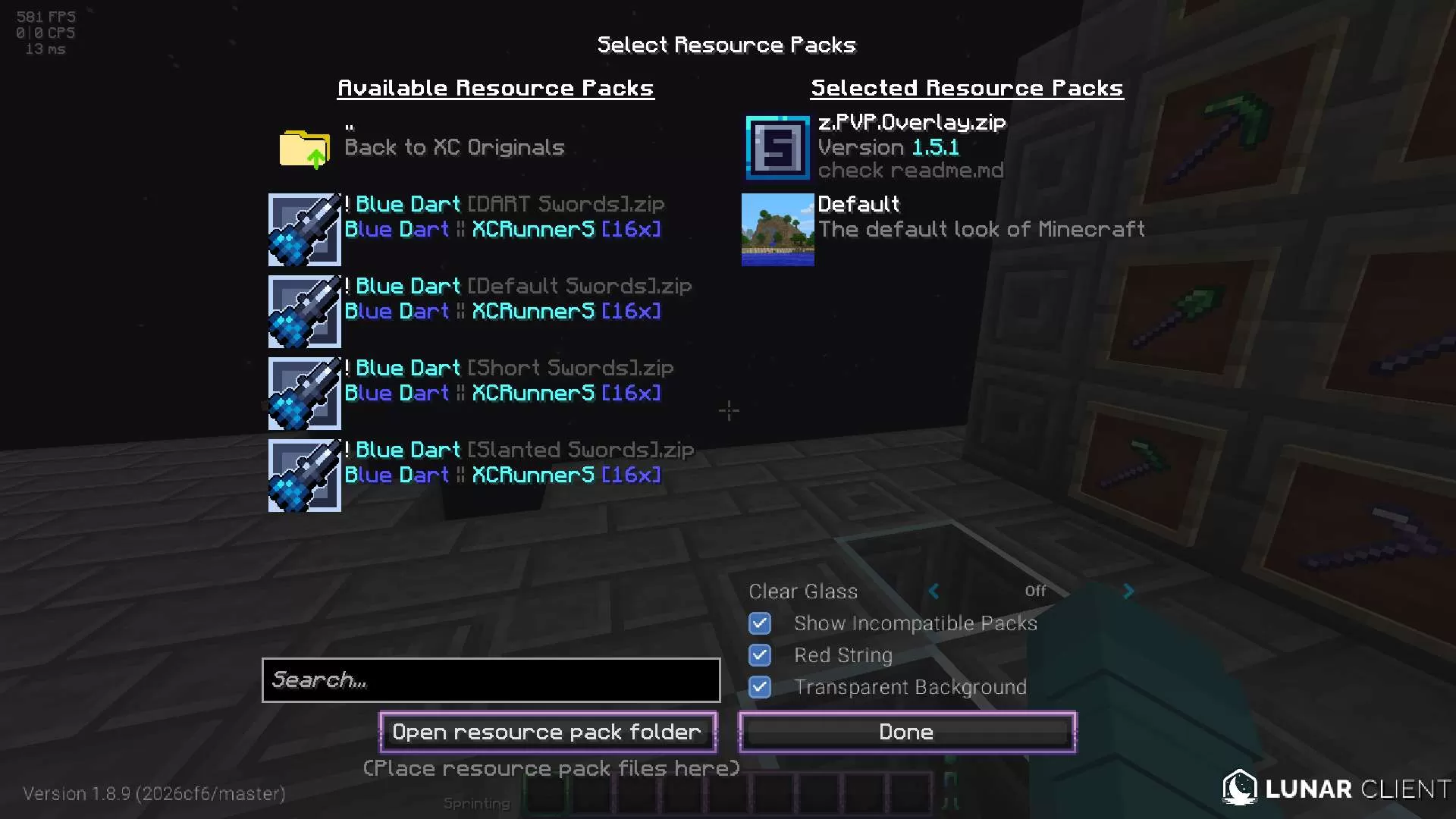The width and height of the screenshot is (1456, 819).
Task: Set Clear Glass setting from Off
Action: [x=1034, y=591]
